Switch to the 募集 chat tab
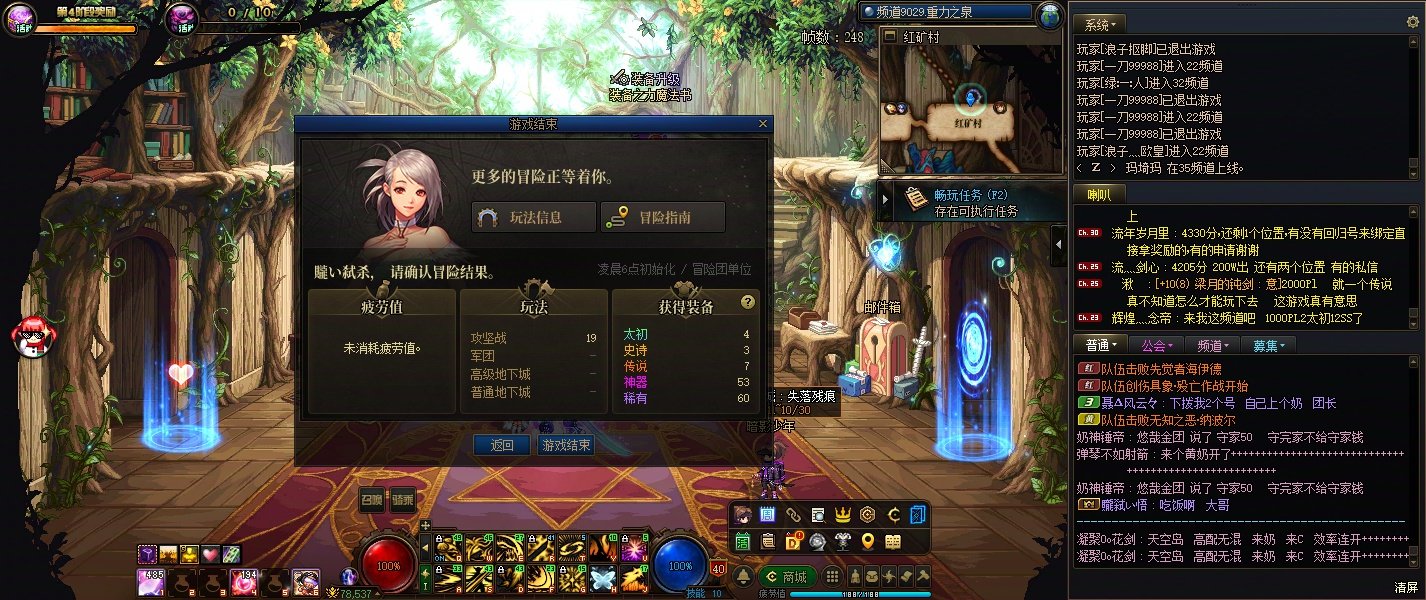 (1267, 345)
